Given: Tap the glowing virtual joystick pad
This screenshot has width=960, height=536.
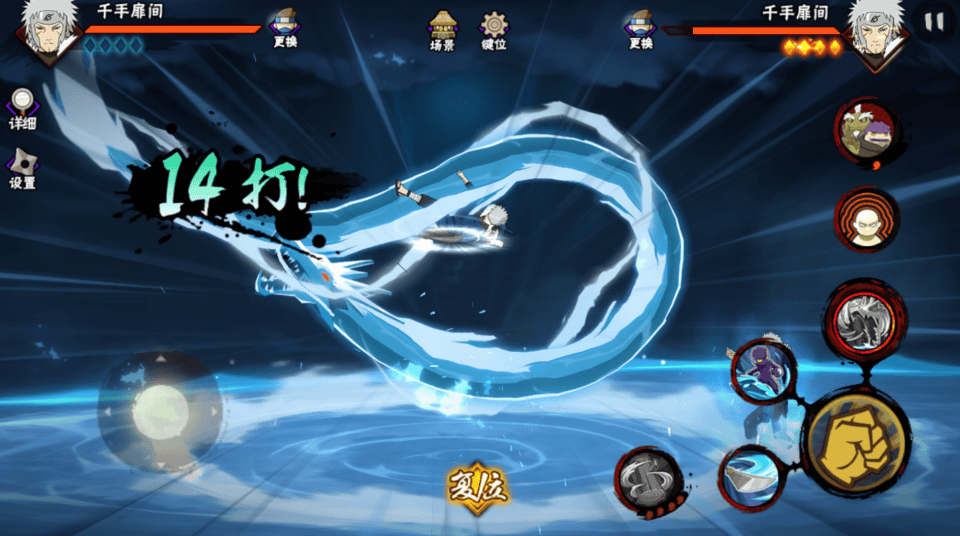Looking at the screenshot, I should [x=160, y=411].
